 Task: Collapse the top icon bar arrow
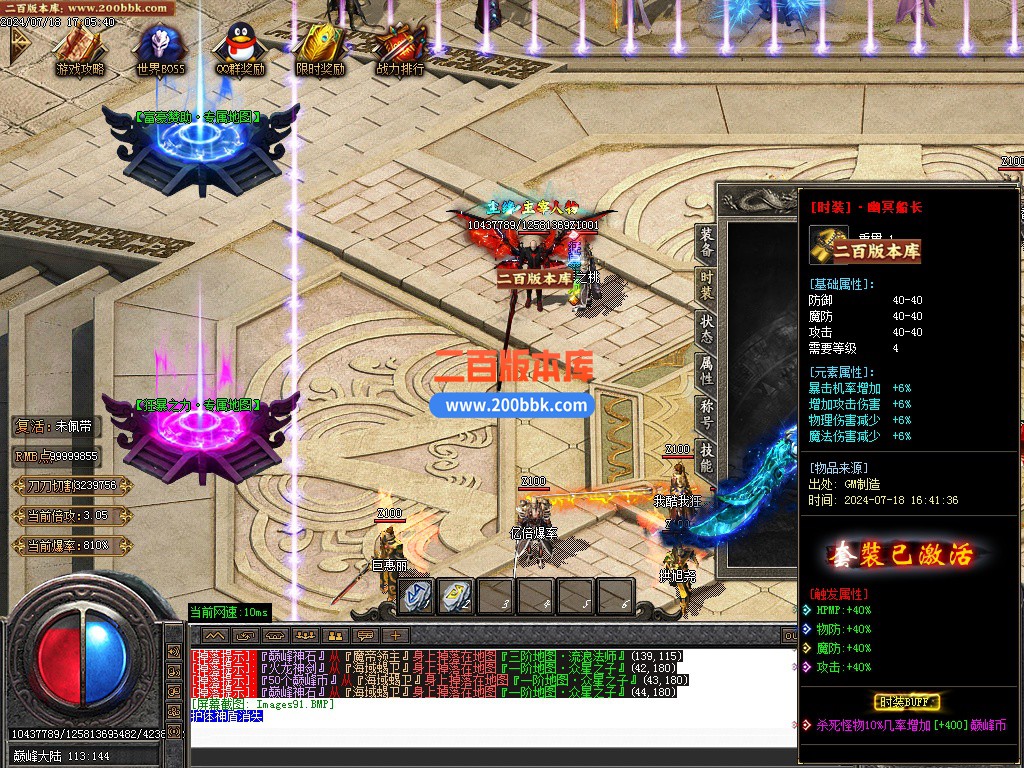click(x=19, y=44)
